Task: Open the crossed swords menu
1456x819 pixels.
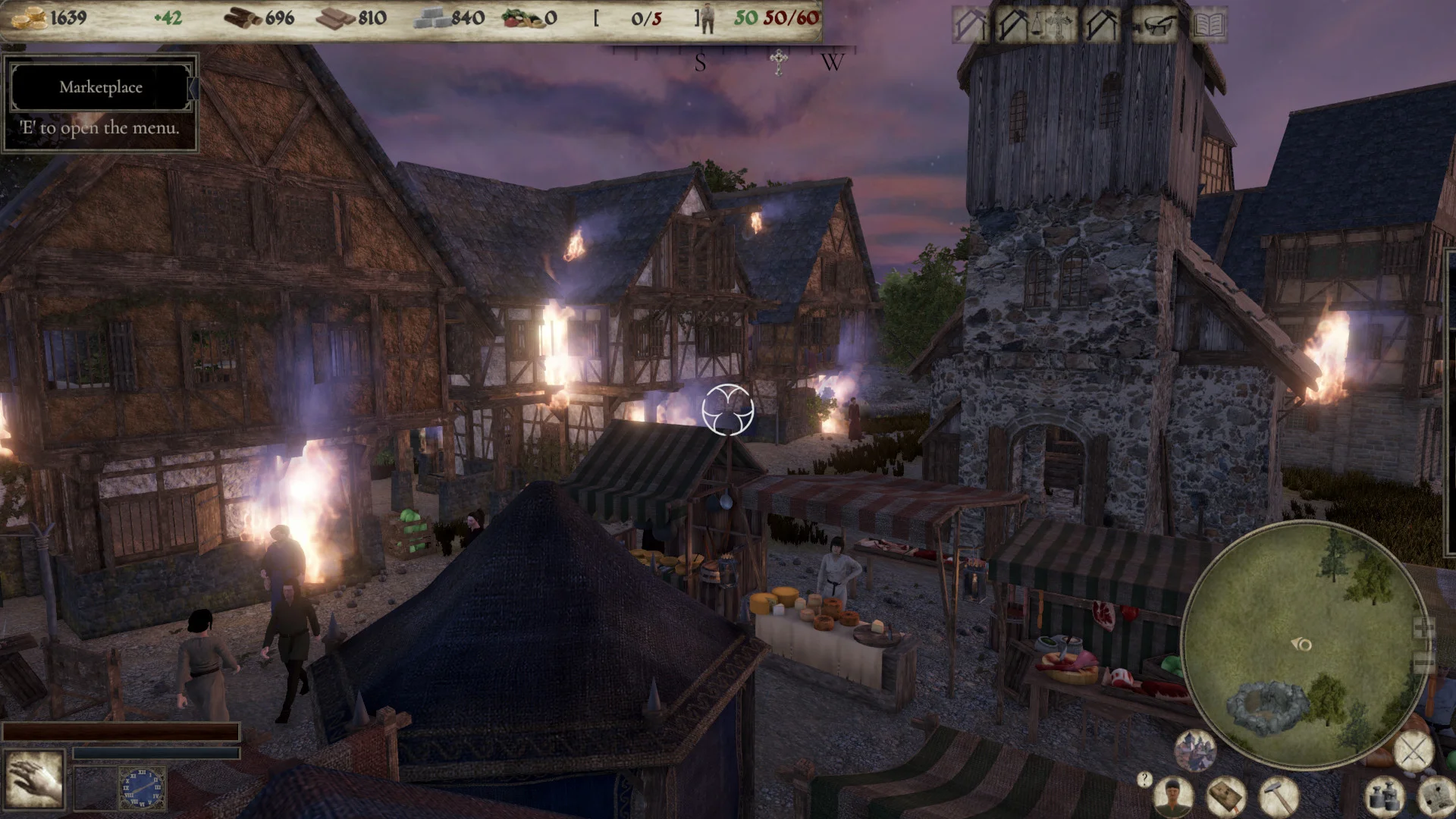Action: [1414, 752]
